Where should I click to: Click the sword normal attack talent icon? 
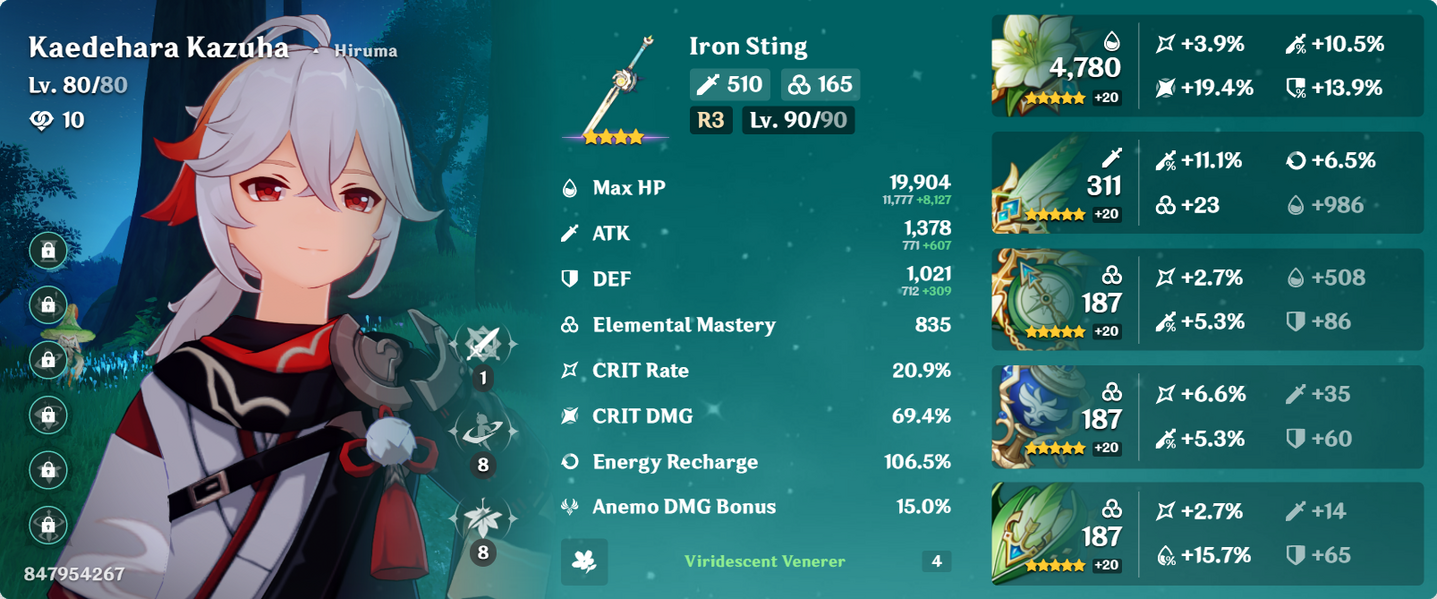(x=484, y=345)
